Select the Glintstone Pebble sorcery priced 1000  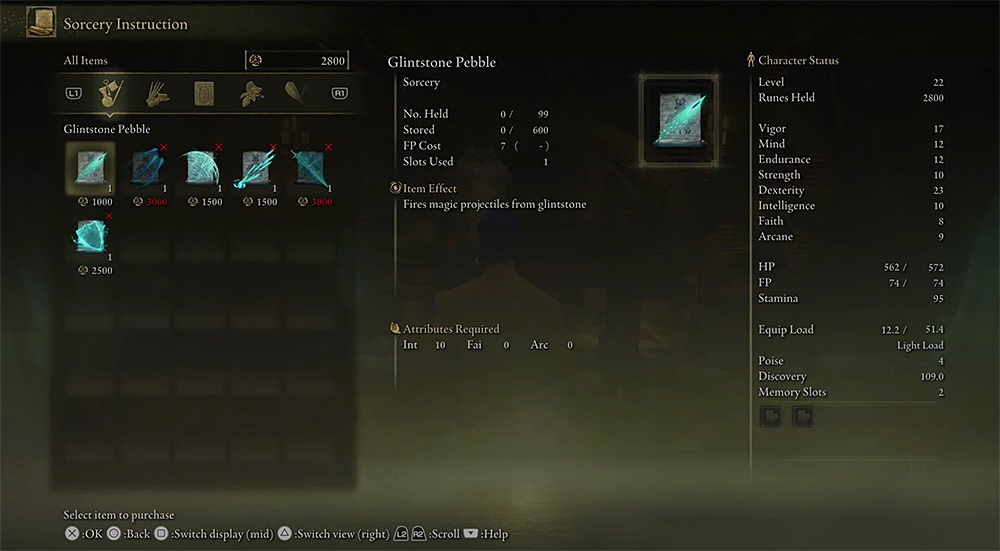[90, 167]
